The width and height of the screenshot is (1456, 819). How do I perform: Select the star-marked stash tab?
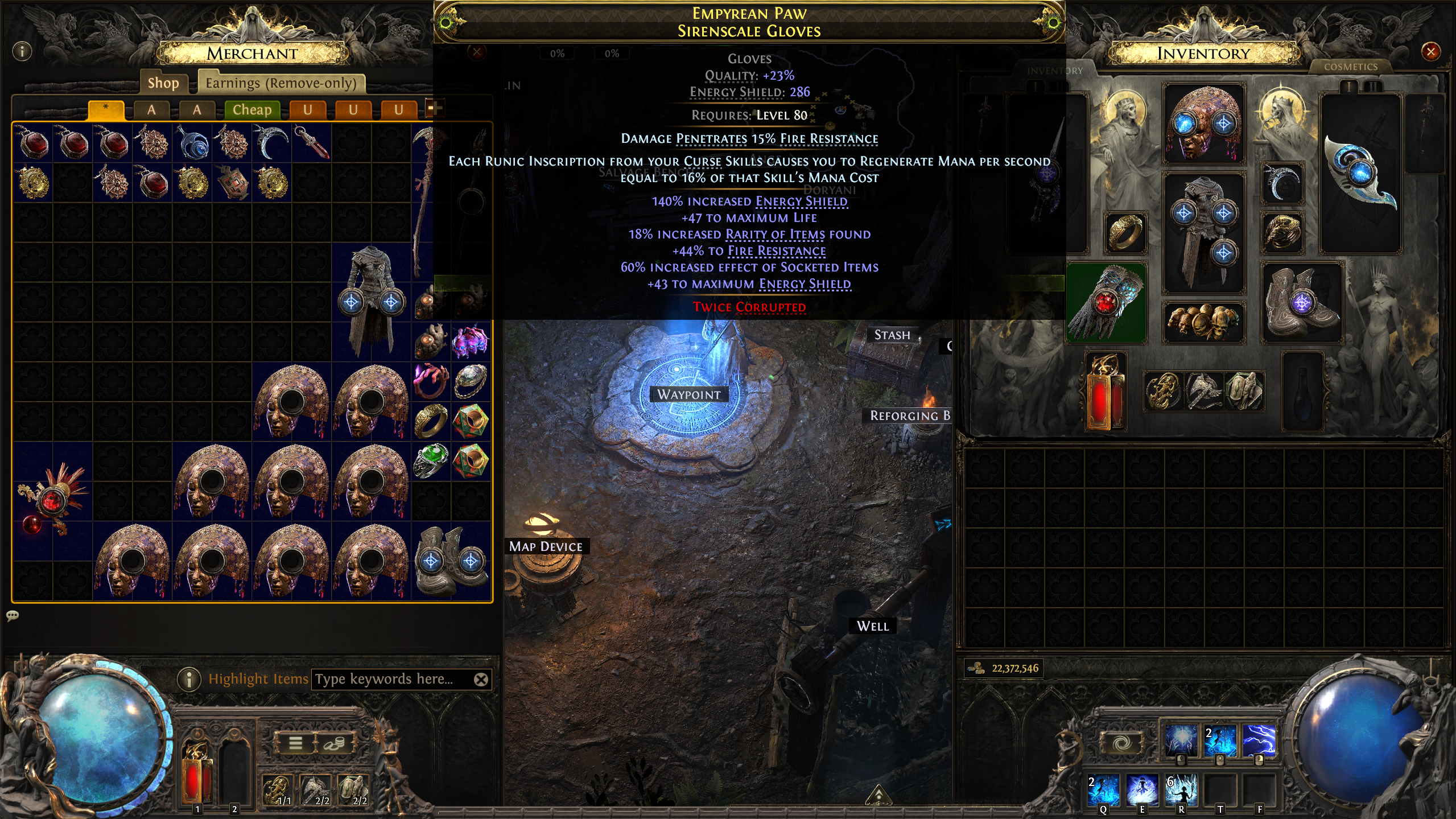[106, 109]
